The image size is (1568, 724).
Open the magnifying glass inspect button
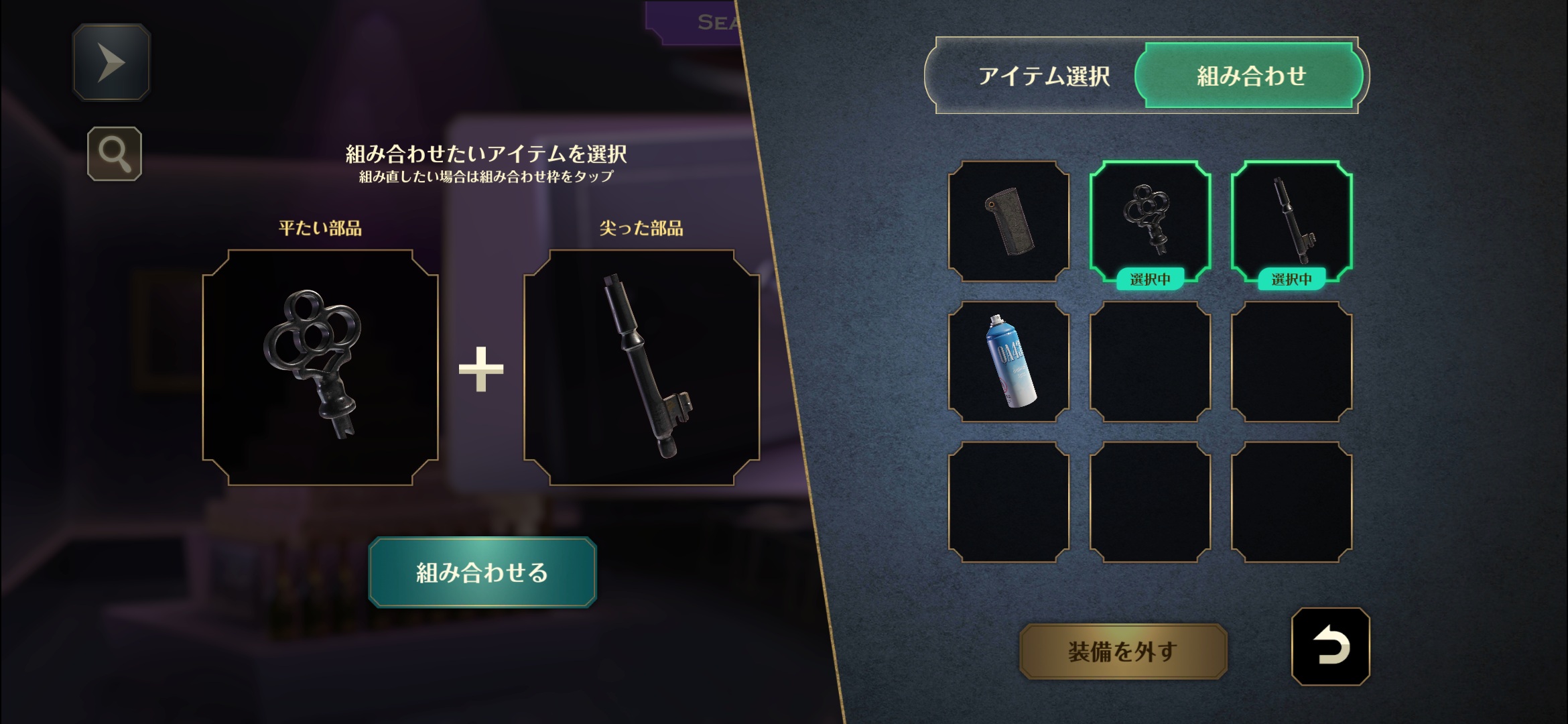point(115,154)
